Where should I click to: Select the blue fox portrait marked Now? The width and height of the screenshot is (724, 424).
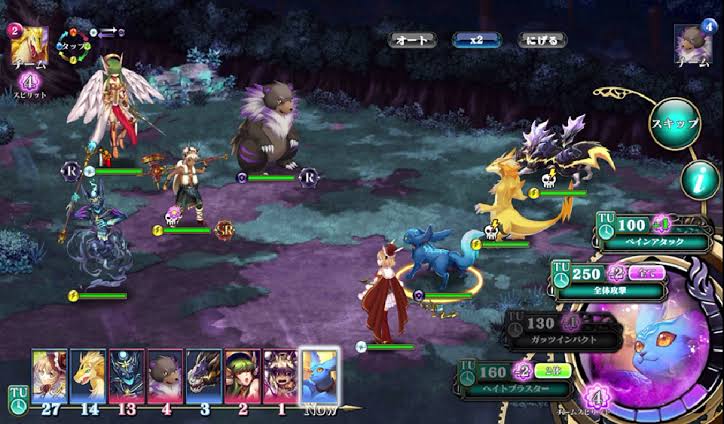(x=320, y=375)
